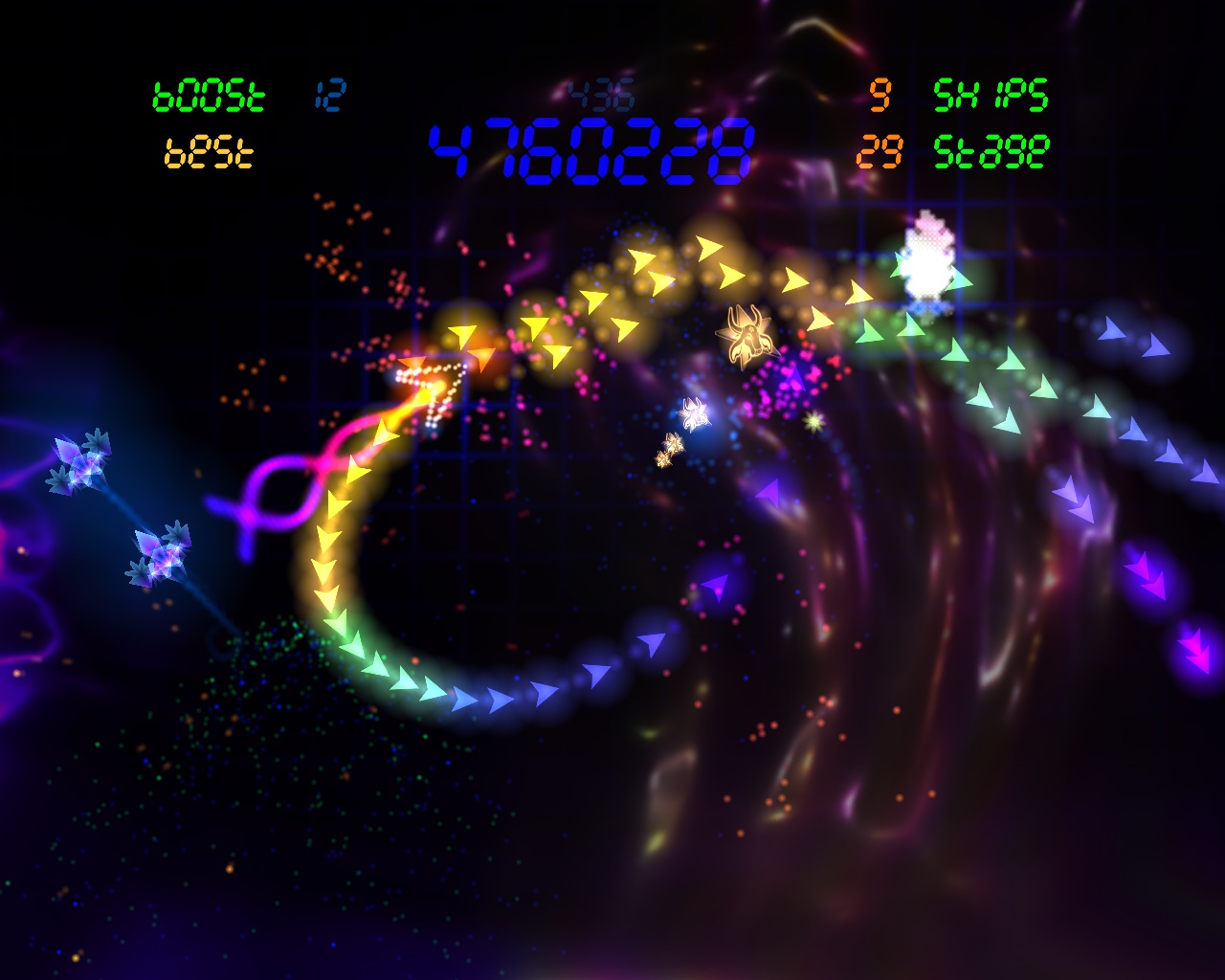Click the golden bull-head enemy sprite
Viewport: 1225px width, 980px height.
[x=749, y=337]
